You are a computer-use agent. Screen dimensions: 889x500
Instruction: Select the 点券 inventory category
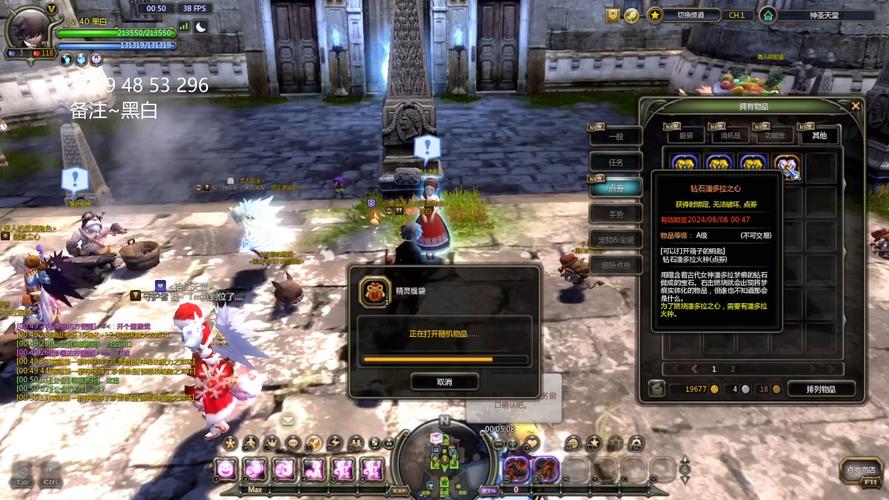[615, 188]
